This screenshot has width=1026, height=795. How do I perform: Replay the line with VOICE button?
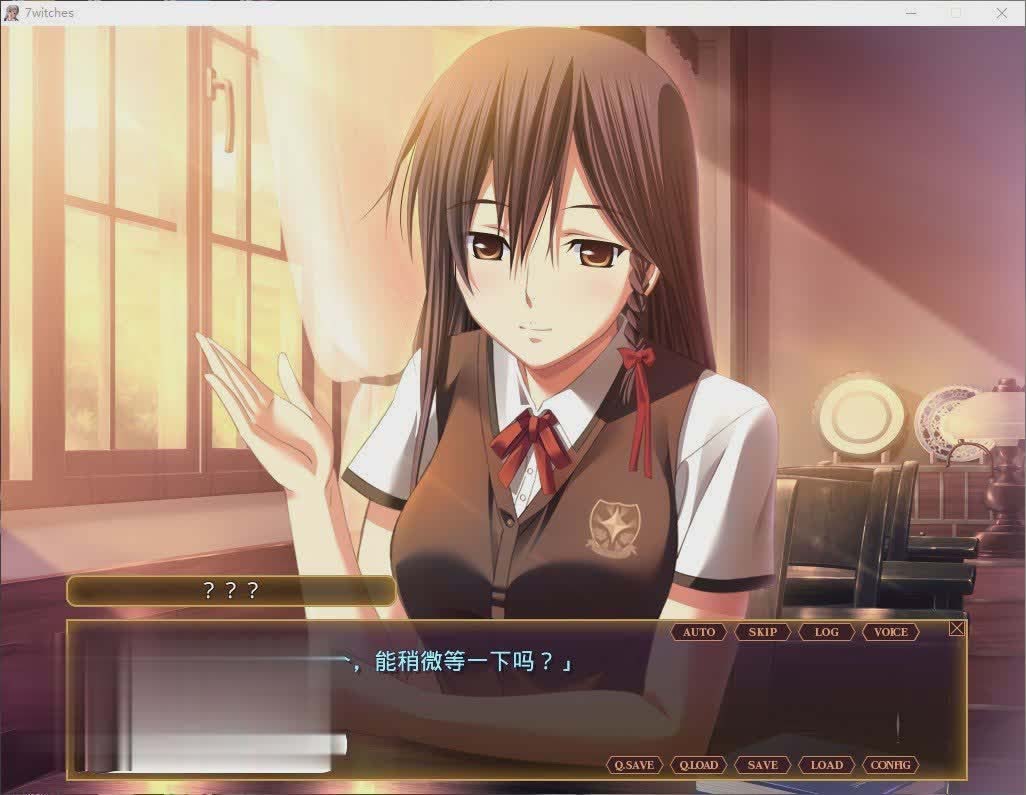(x=891, y=632)
